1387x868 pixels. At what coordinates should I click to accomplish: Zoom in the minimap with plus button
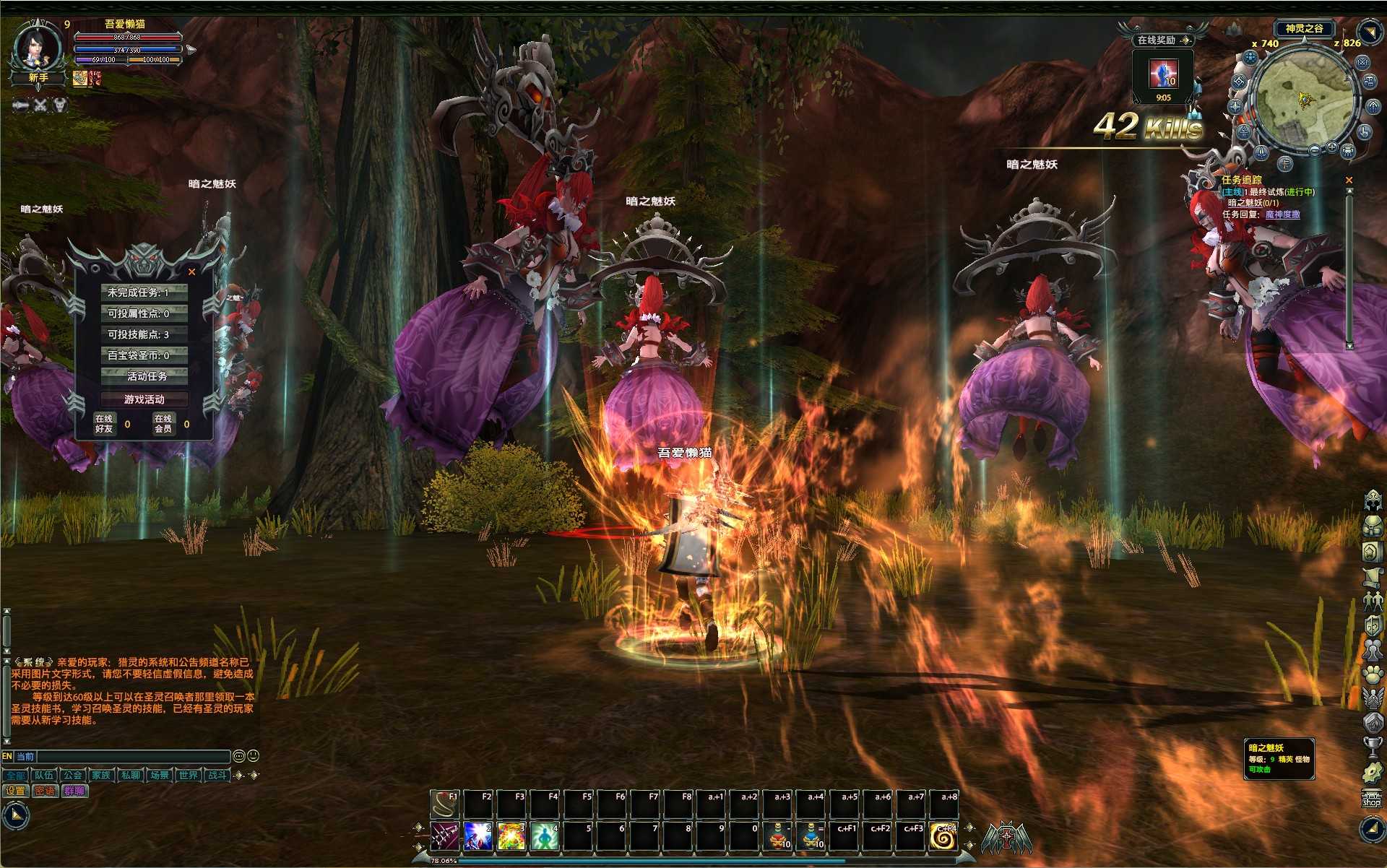(x=1331, y=147)
